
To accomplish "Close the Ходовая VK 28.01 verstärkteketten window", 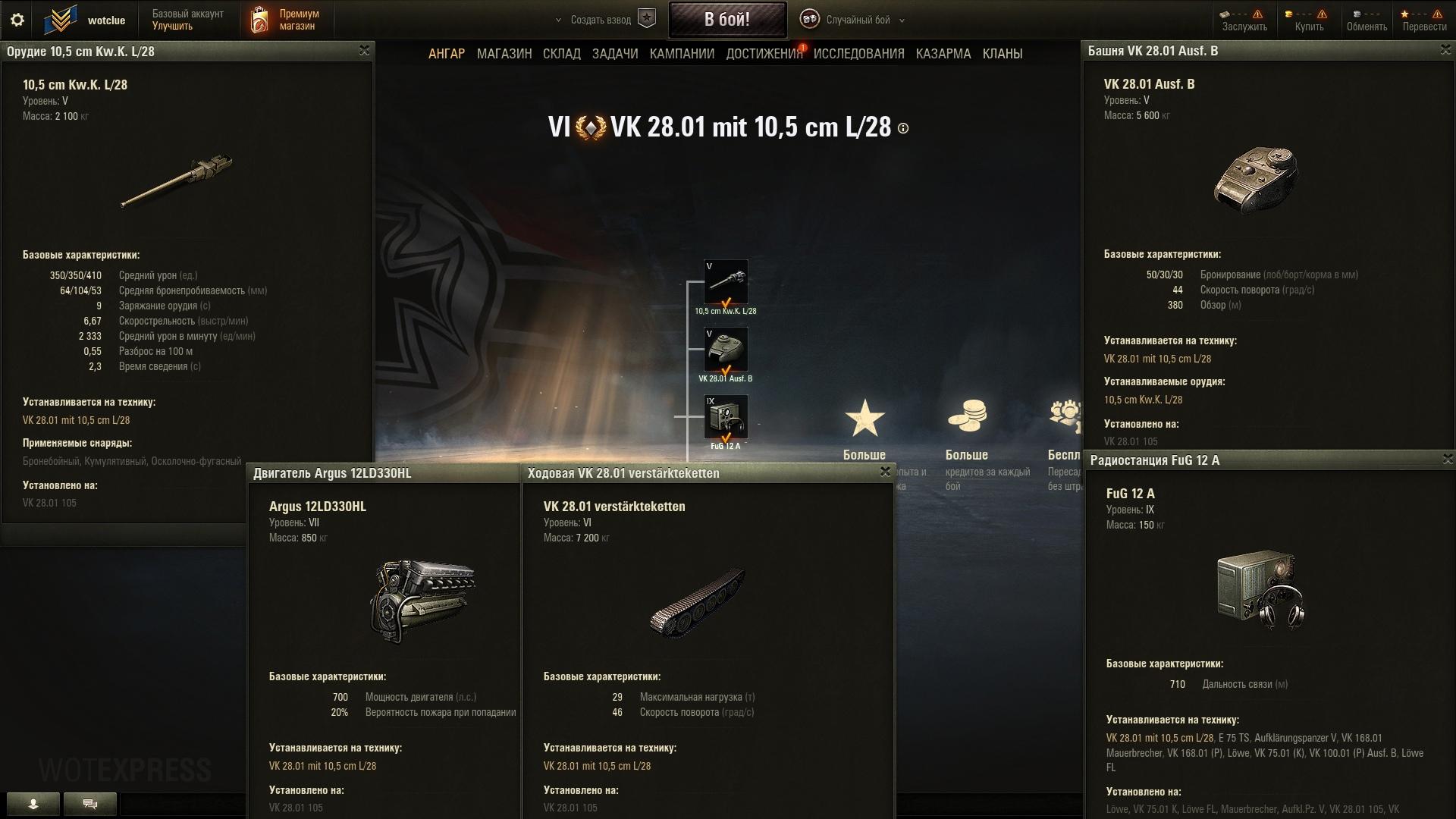I will pos(885,472).
